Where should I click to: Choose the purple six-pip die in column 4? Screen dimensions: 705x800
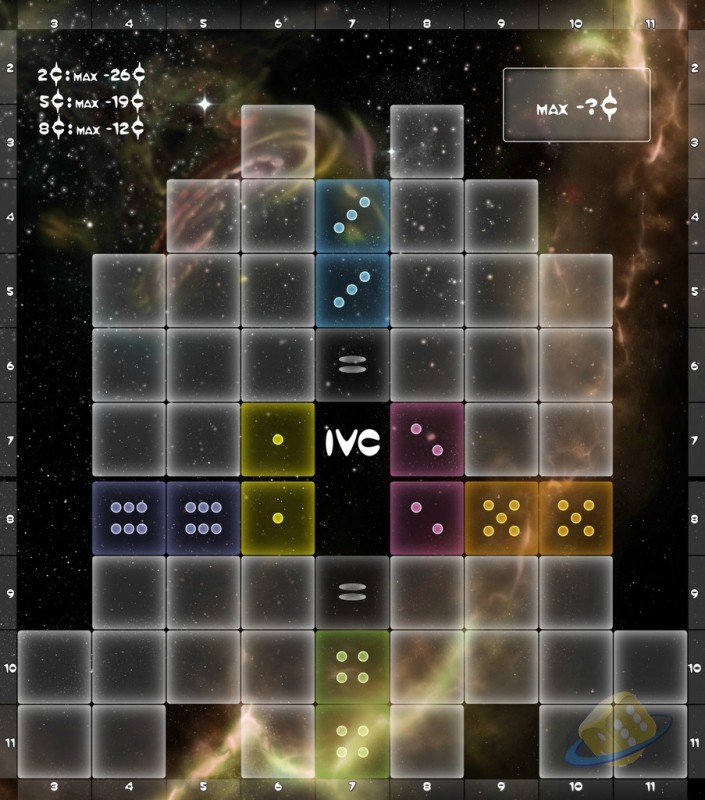coord(129,517)
